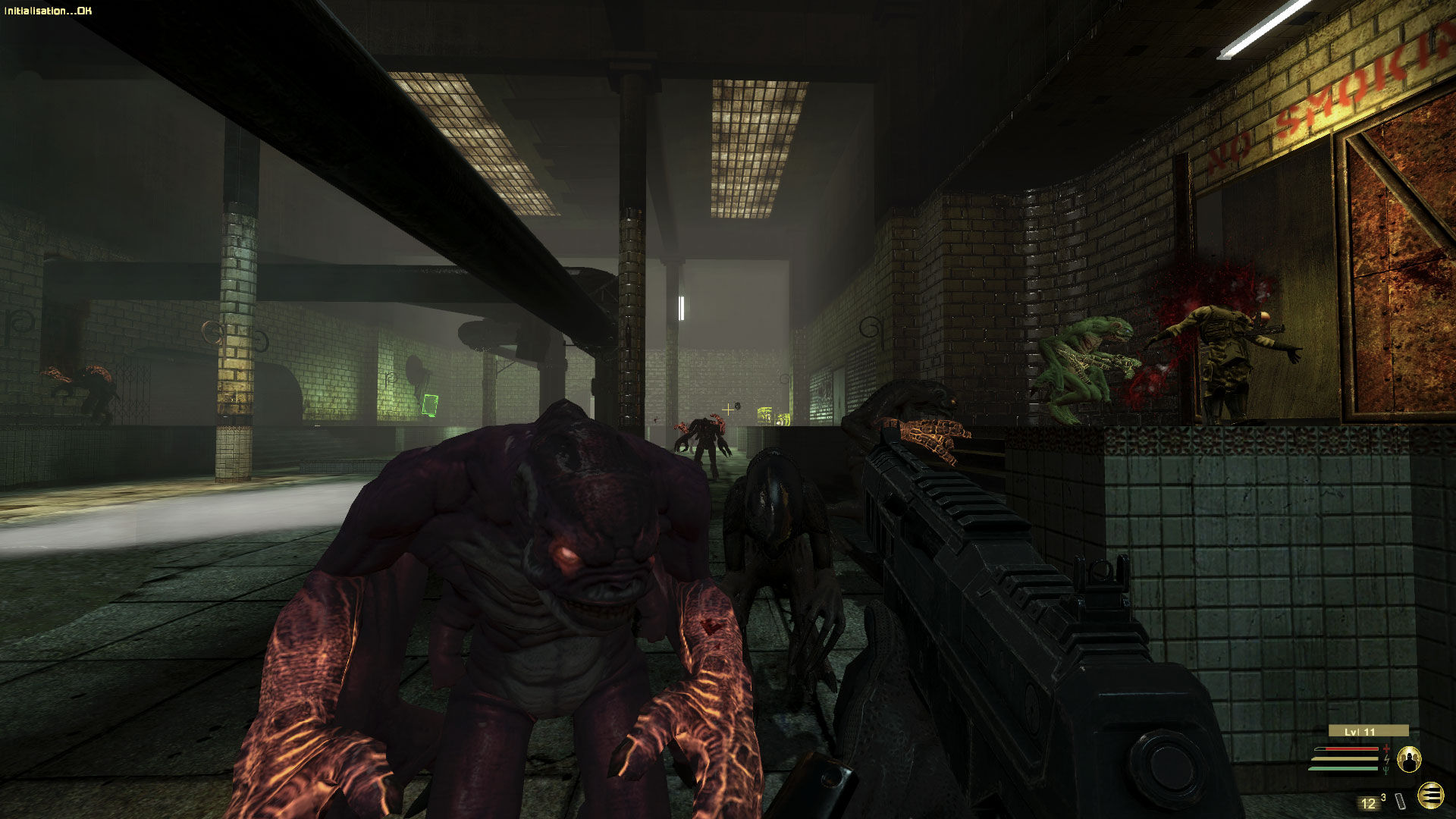Click the green psi trident symbol
This screenshot has width=1456, height=819.
pyautogui.click(x=1386, y=770)
